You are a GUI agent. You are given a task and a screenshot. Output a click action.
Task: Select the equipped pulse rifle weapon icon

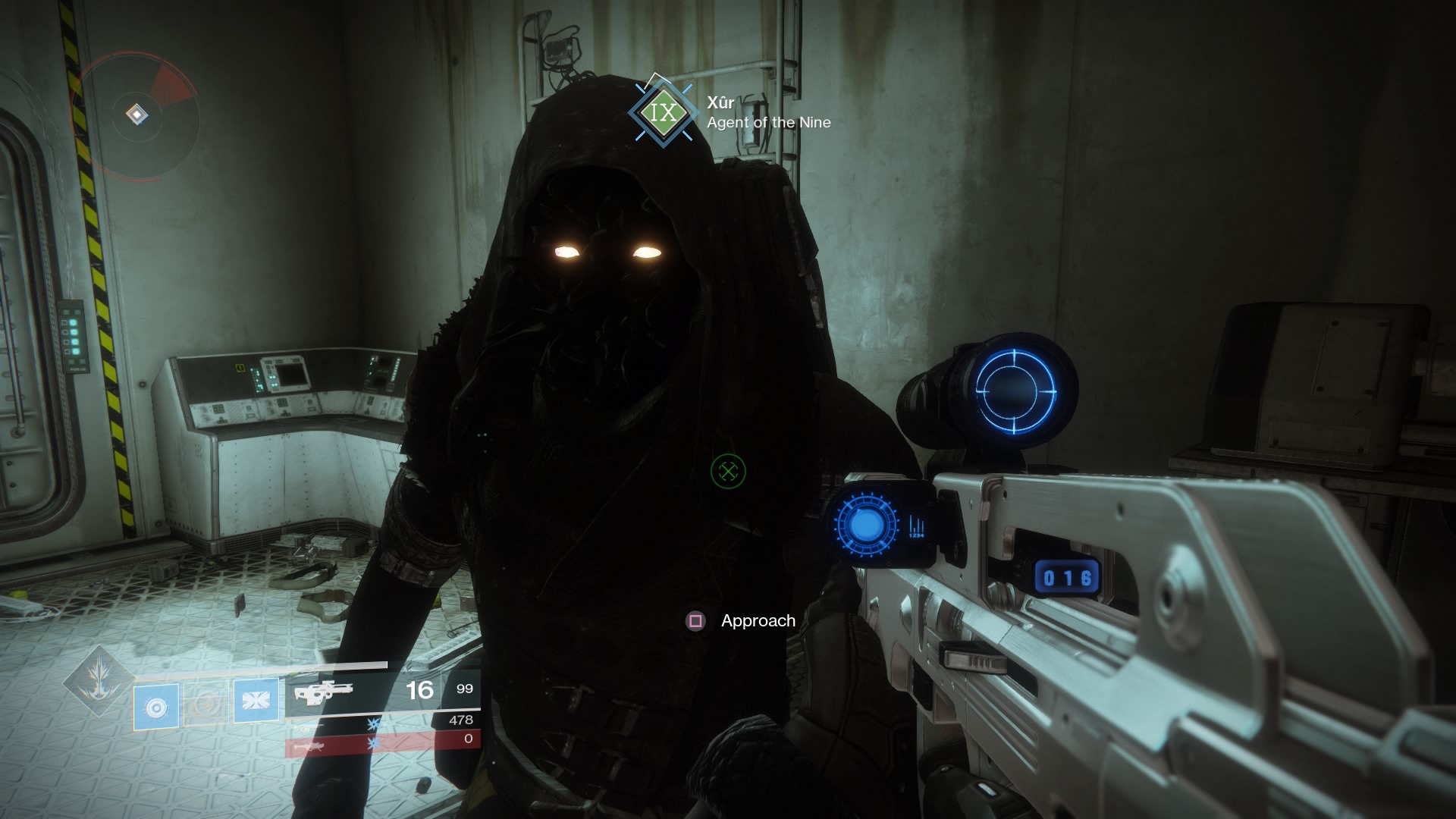326,692
